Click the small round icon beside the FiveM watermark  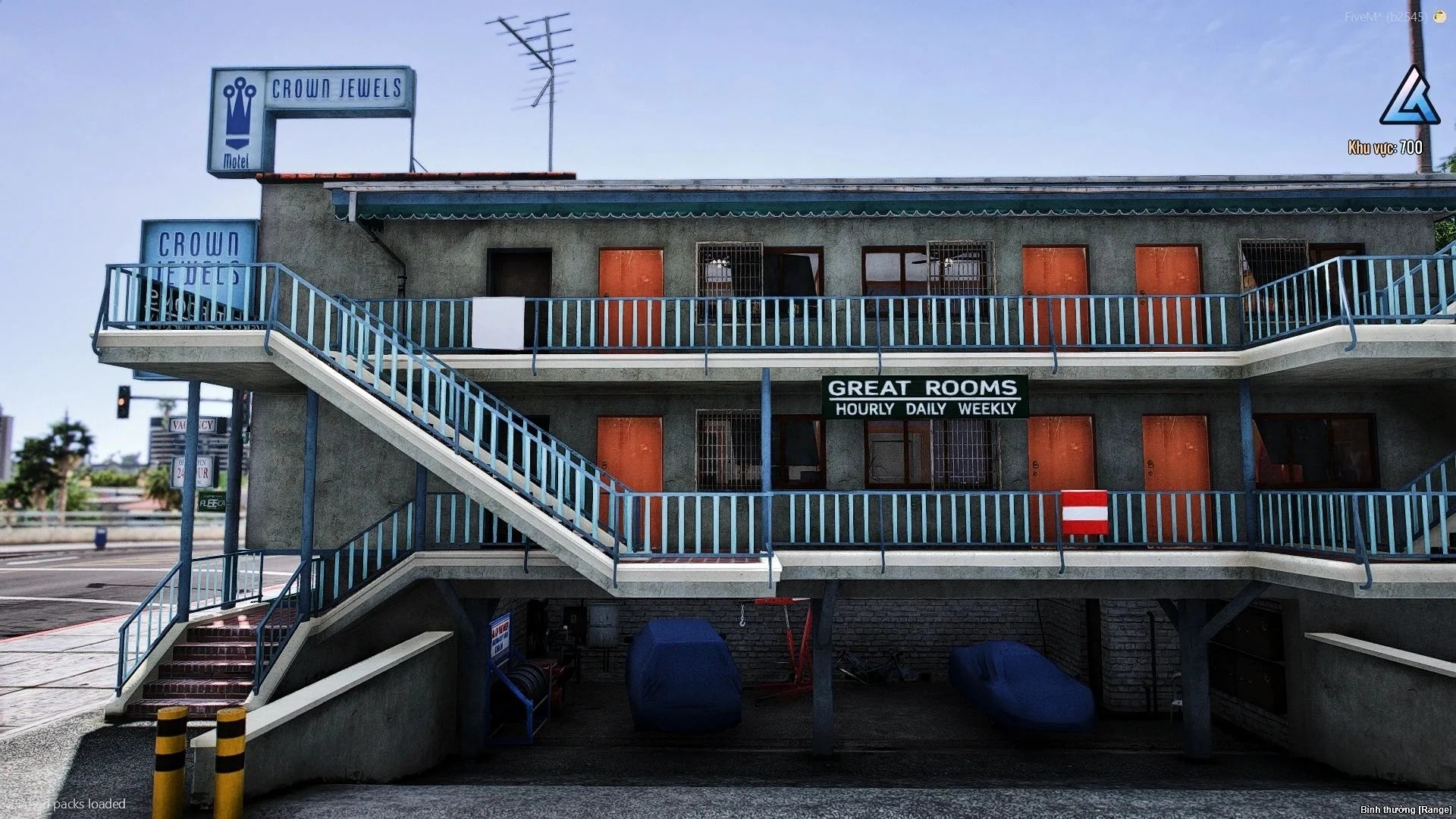(1439, 16)
